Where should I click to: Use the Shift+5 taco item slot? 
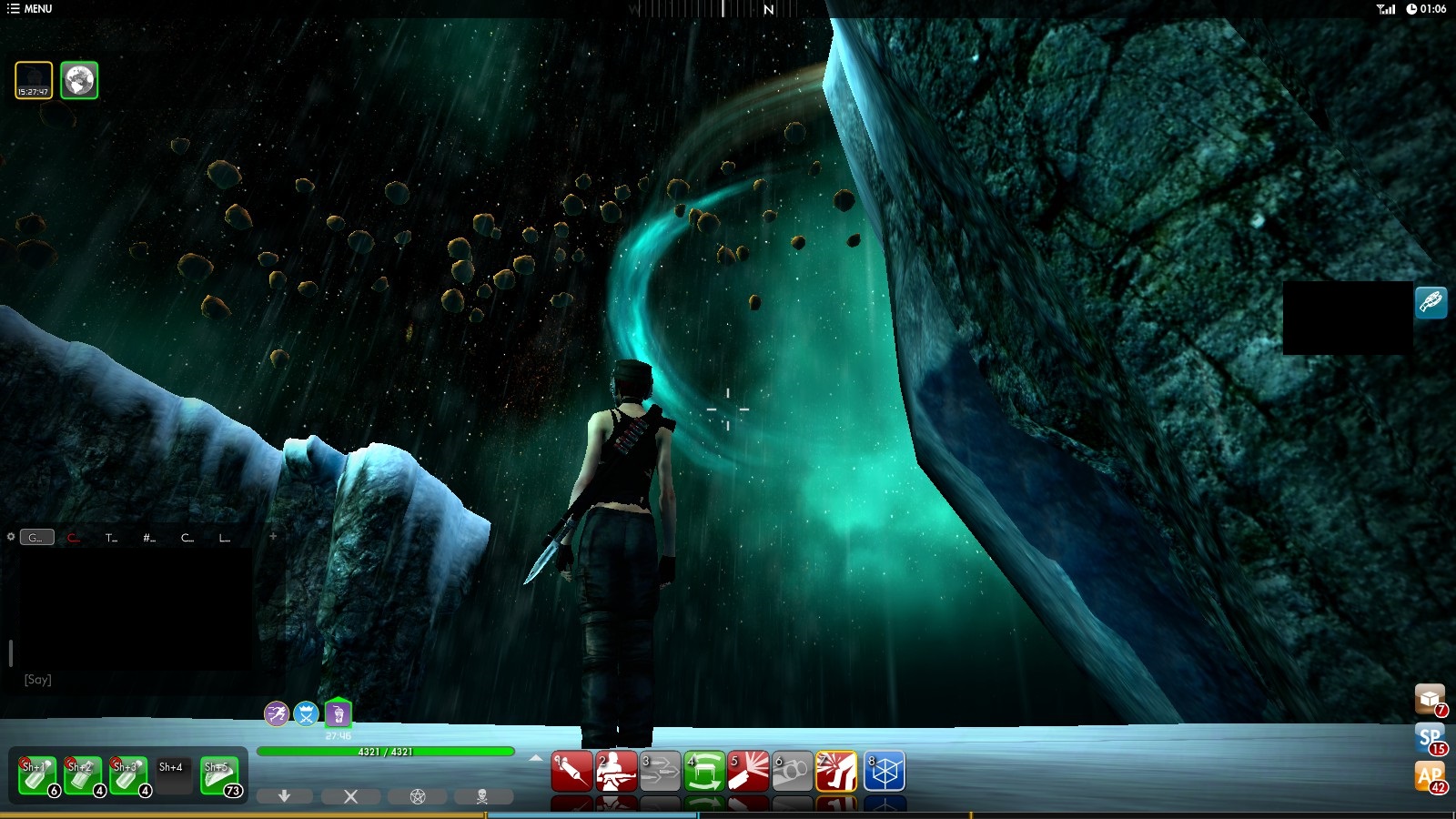219,775
